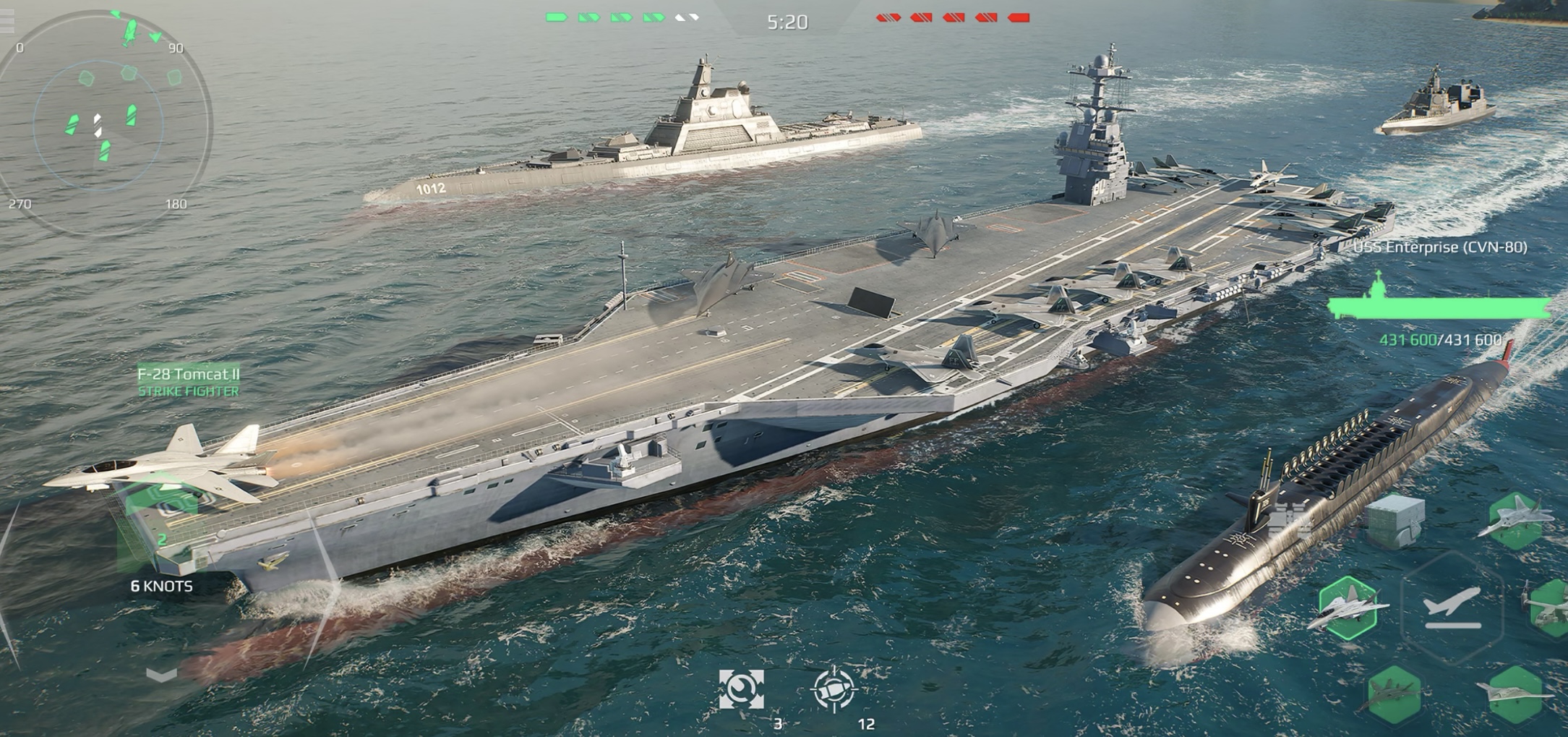Use the missile decoy crosshair ability
This screenshot has width=1568, height=737.
click(834, 689)
